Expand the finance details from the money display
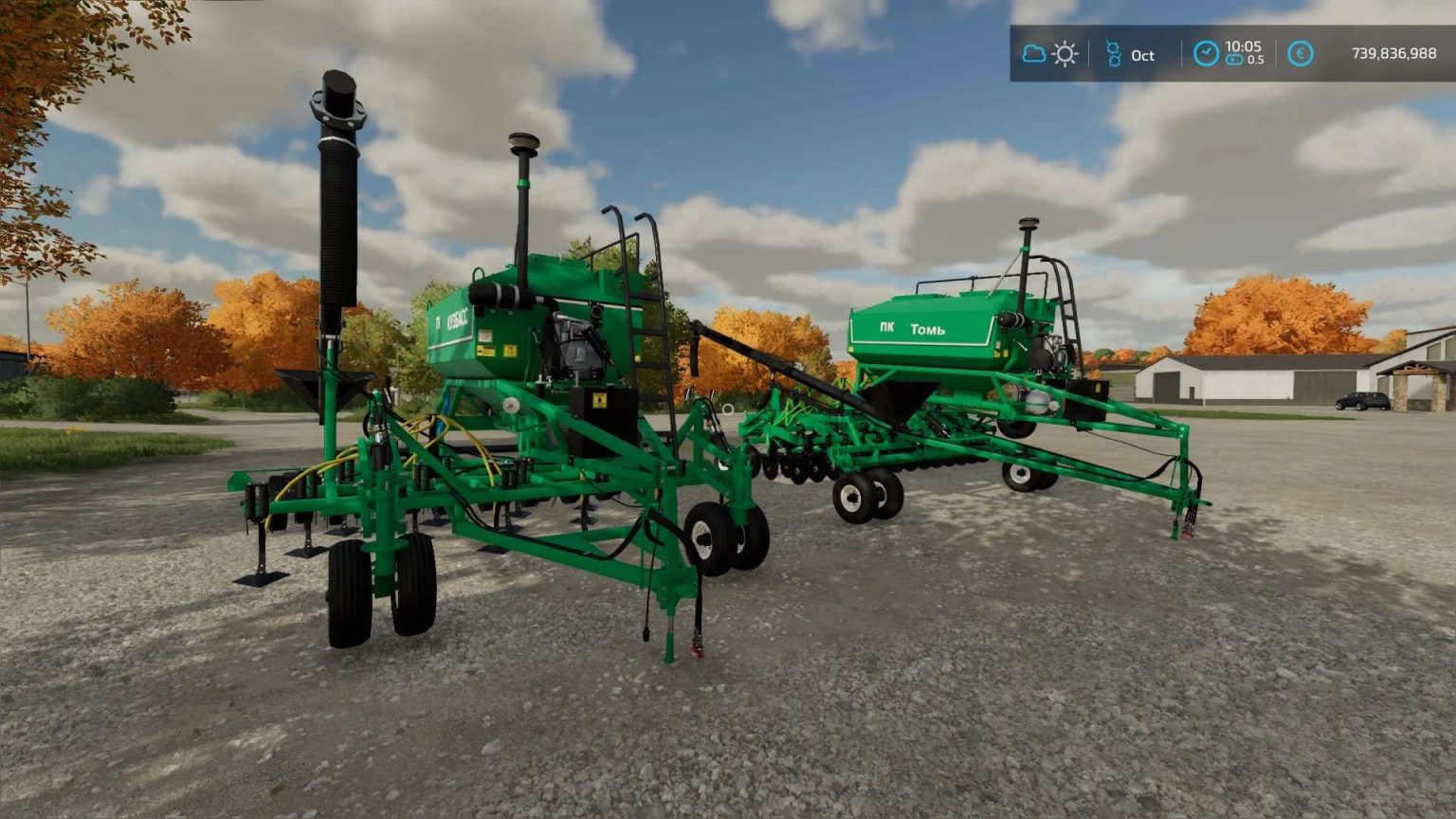This screenshot has width=1456, height=819. tap(1394, 53)
